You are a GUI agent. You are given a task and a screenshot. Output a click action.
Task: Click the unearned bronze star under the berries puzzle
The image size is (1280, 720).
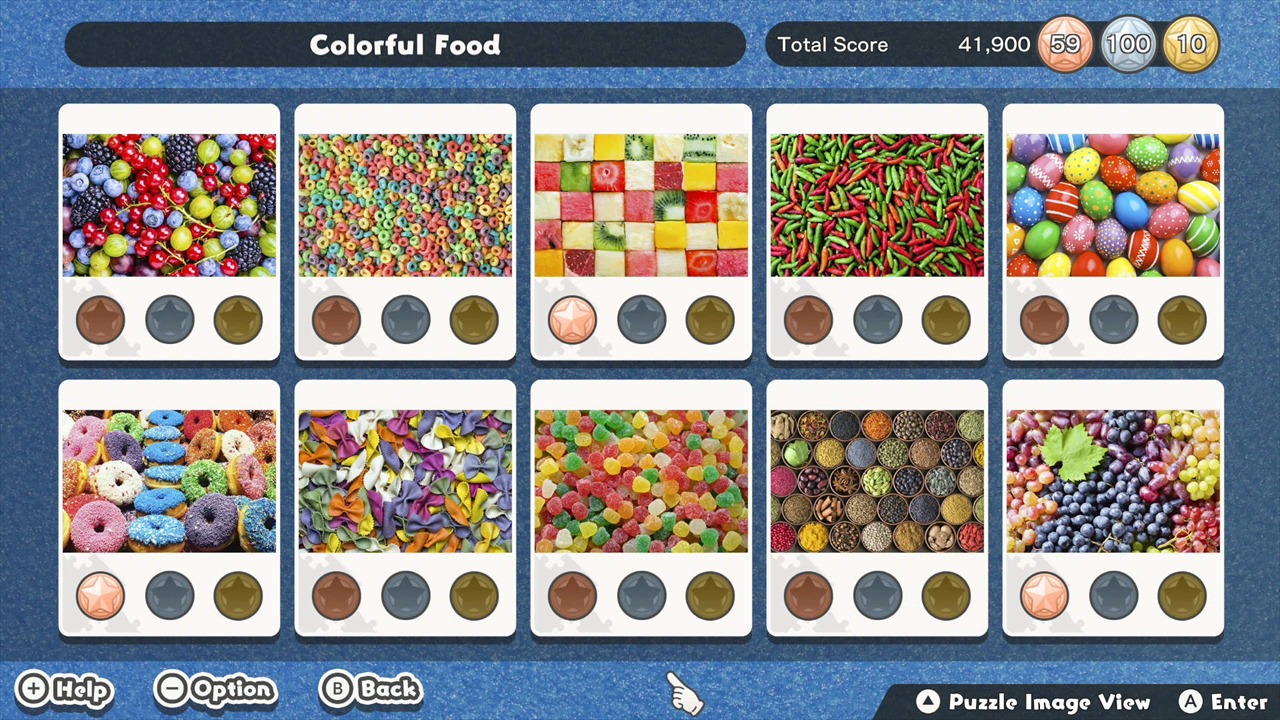tap(100, 318)
